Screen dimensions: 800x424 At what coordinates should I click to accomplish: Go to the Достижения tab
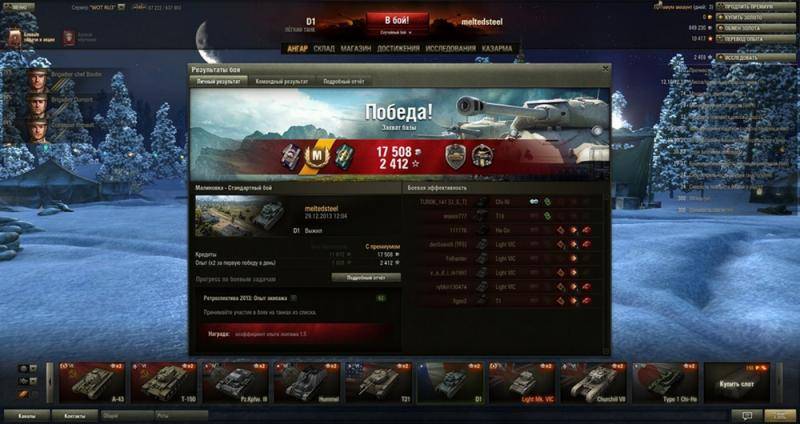[x=399, y=47]
